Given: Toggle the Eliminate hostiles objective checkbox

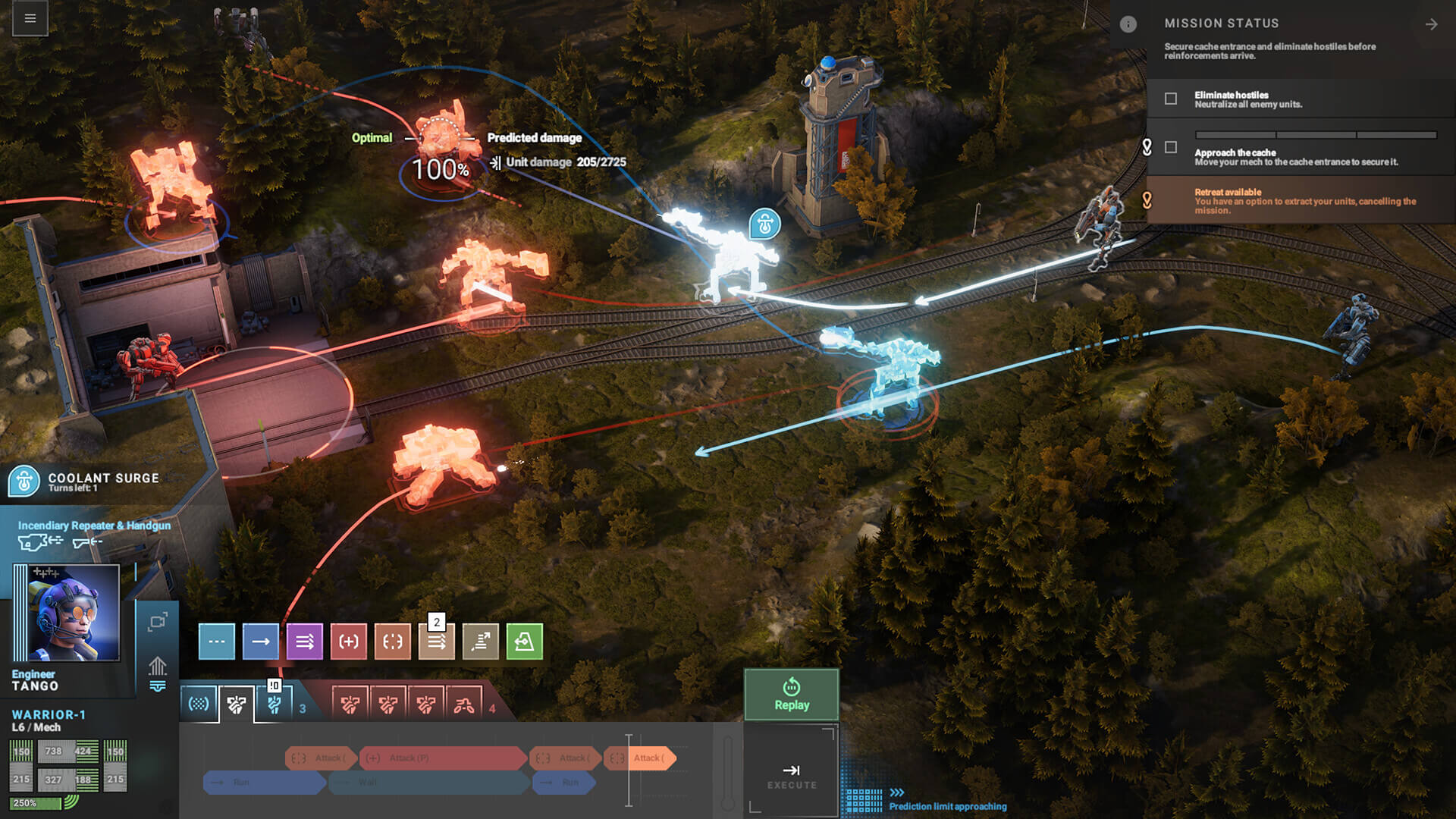Looking at the screenshot, I should click(1171, 99).
